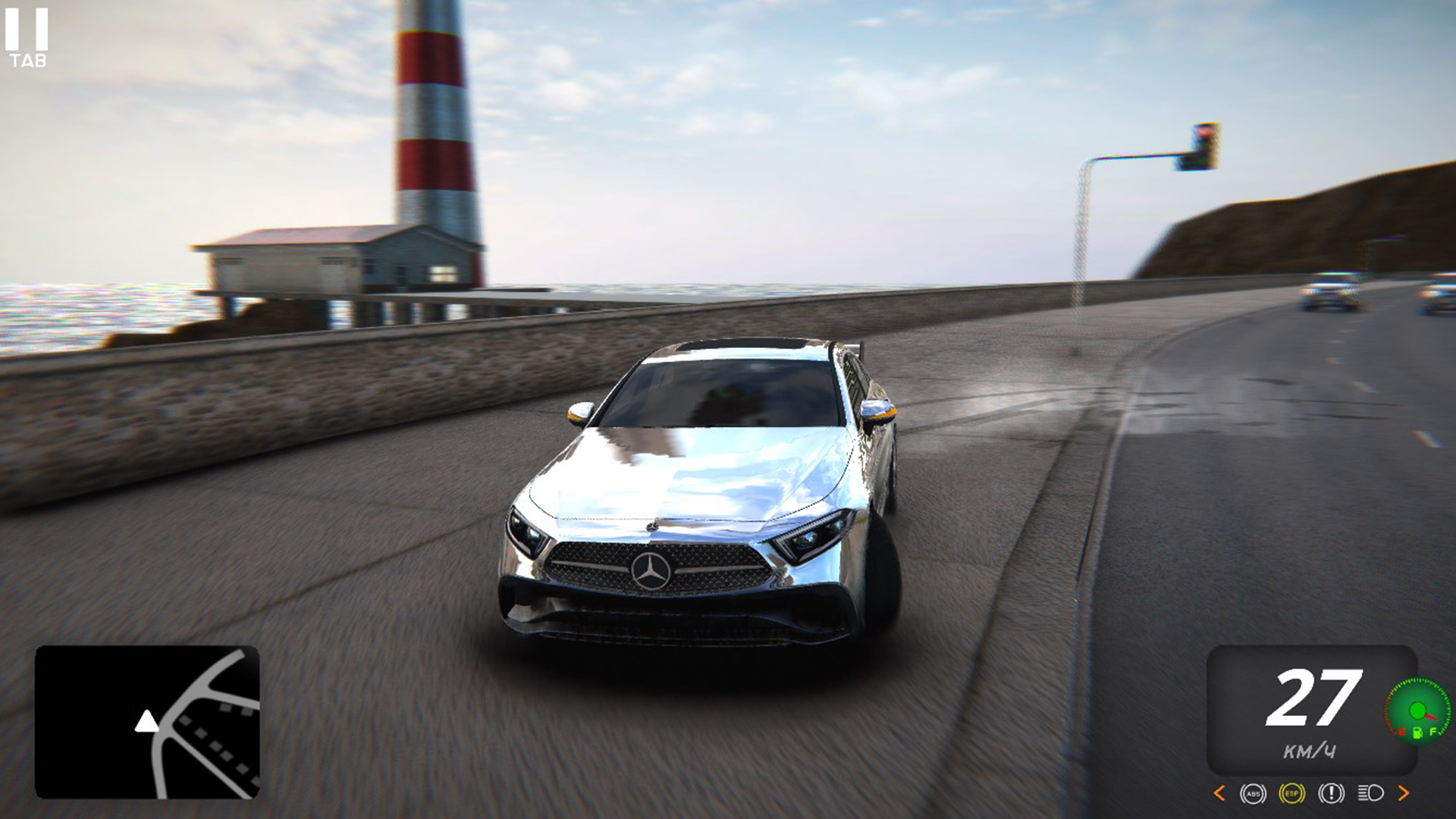Expand the dashboard indicators with the right arrow
Viewport: 1456px width, 819px height.
click(1404, 793)
